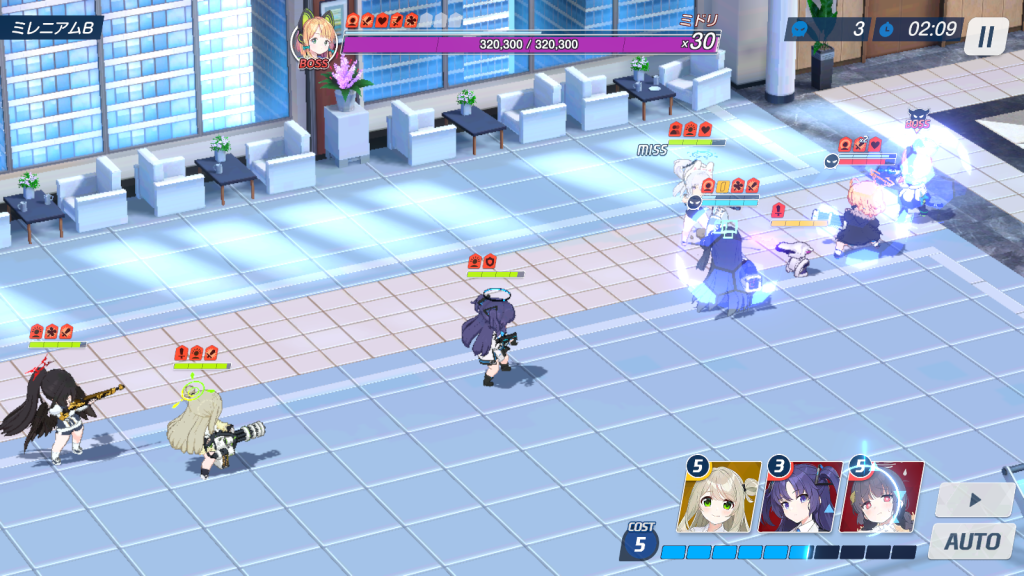Use the blonde student's cost 5 skill card
1024x576 pixels.
(720, 497)
